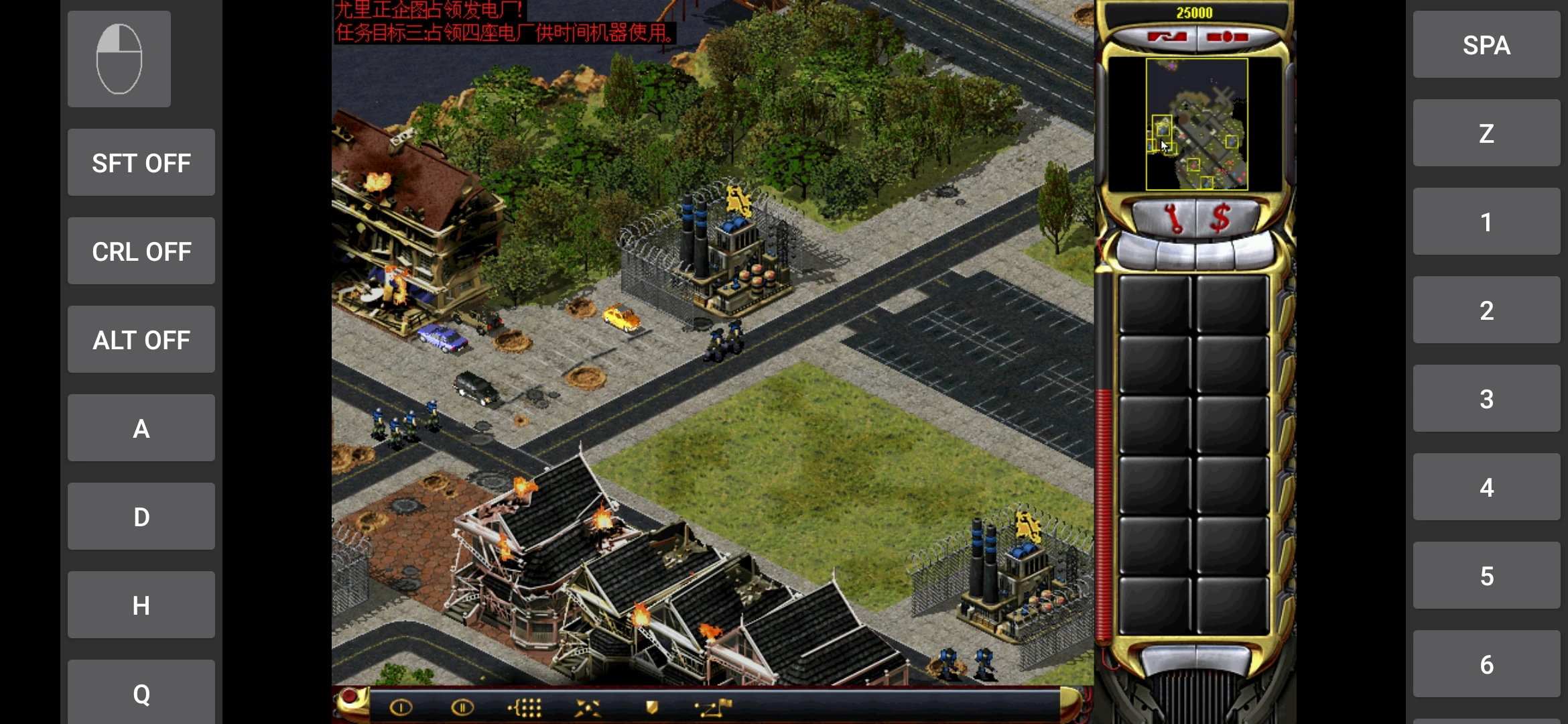1568x724 pixels.
Task: Activate the scatter arrows command icon
Action: click(588, 707)
